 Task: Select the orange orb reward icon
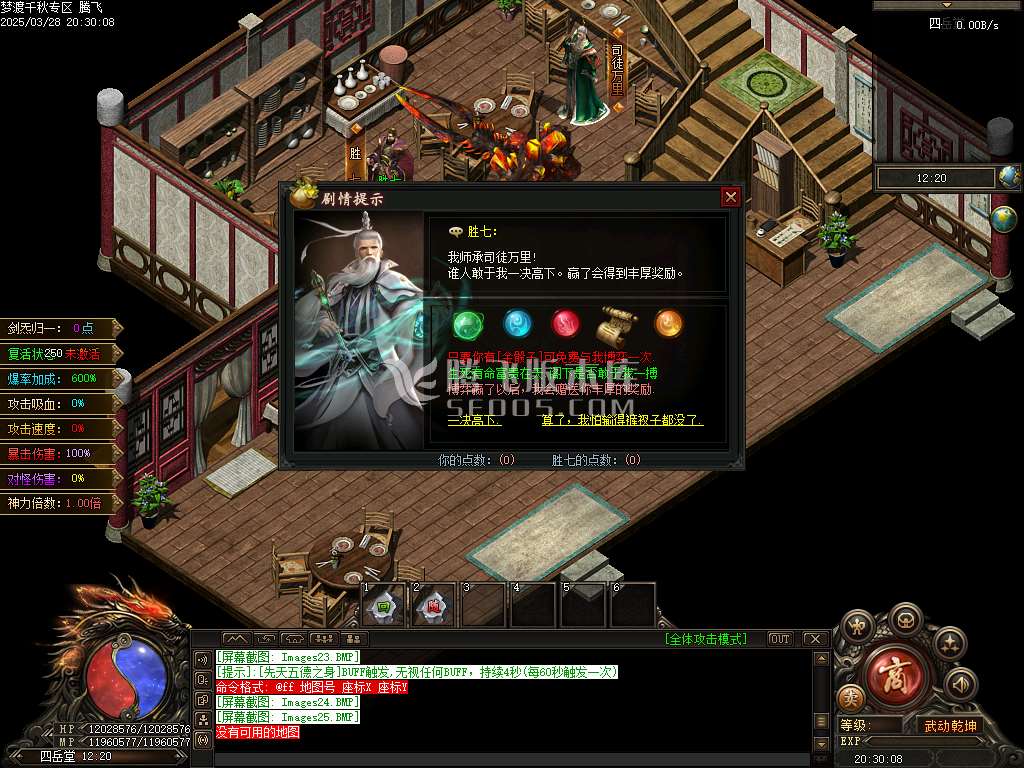pyautogui.click(x=668, y=324)
